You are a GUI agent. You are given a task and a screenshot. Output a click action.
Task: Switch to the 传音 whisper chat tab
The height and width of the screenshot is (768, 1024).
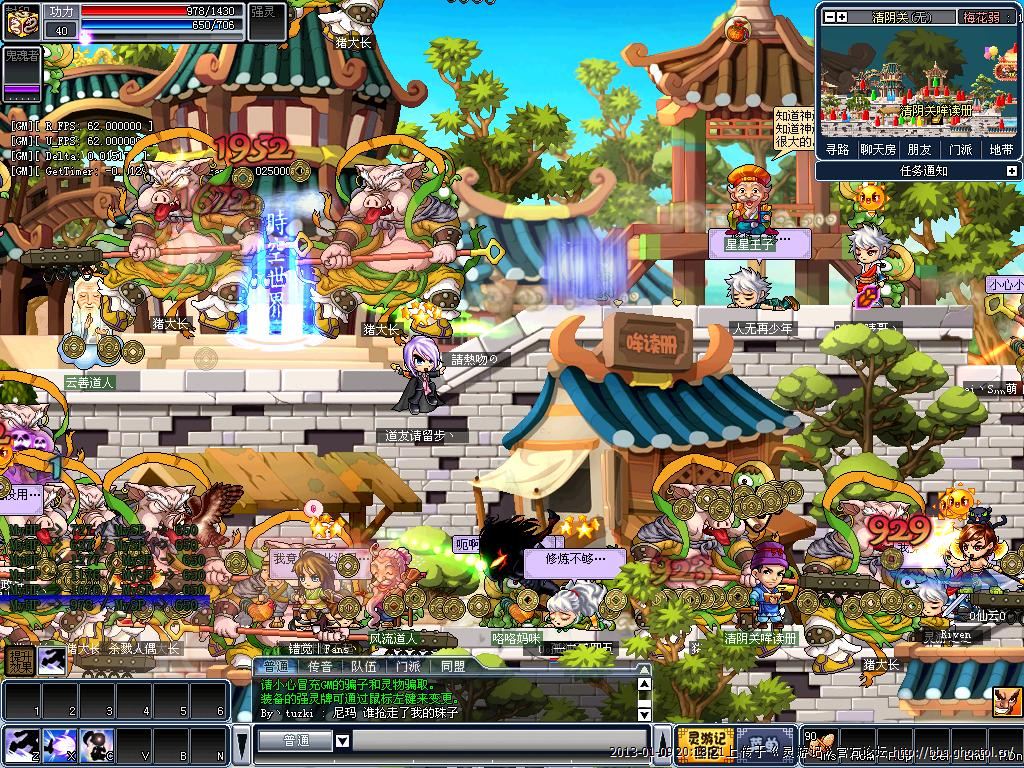[x=320, y=666]
